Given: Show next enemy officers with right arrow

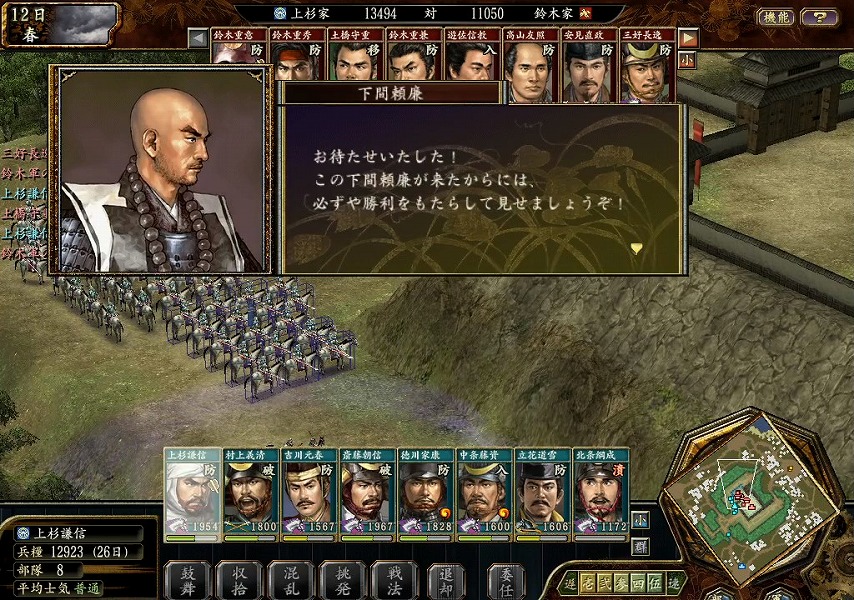Looking at the screenshot, I should click(x=688, y=38).
